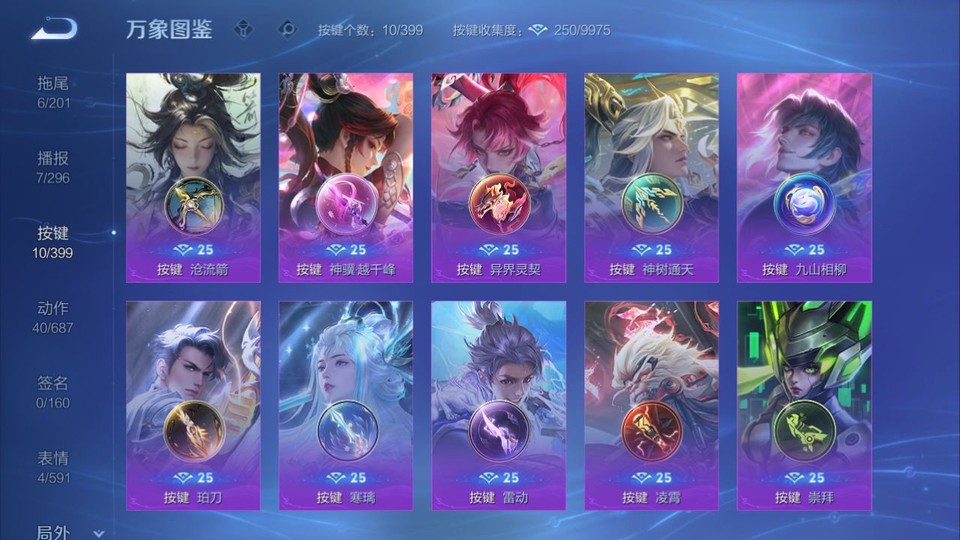
Task: View the 凌霄 button card
Action: 651,405
